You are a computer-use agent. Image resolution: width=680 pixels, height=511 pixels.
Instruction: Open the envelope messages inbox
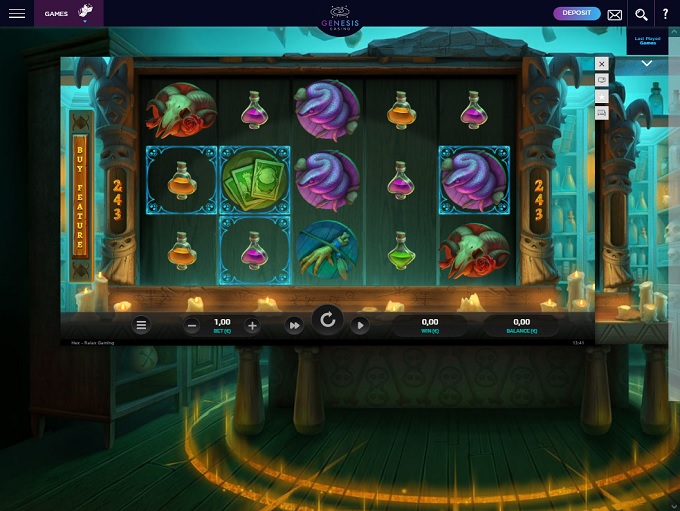pos(614,14)
